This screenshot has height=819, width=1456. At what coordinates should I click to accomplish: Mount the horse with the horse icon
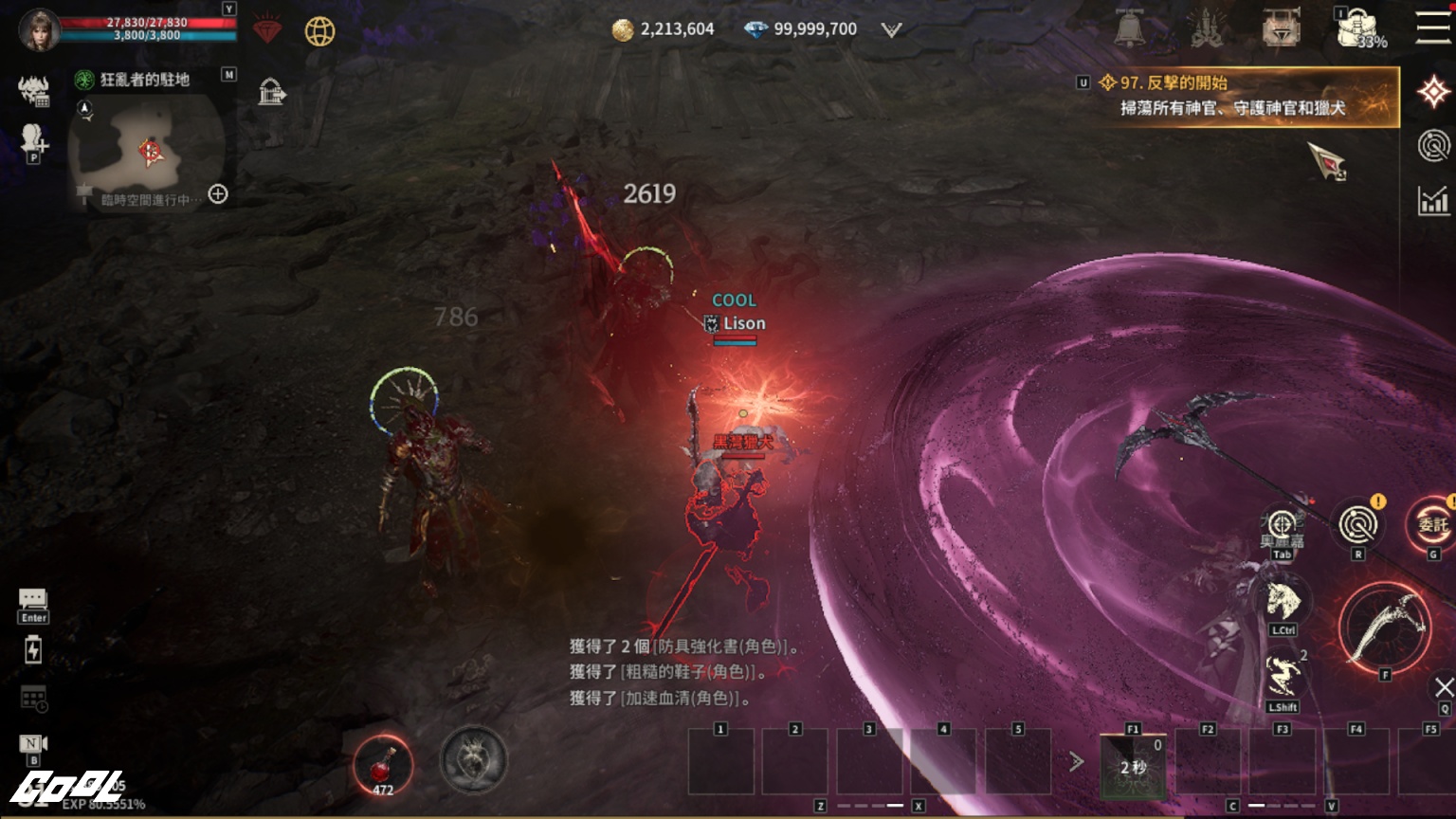tap(1282, 603)
